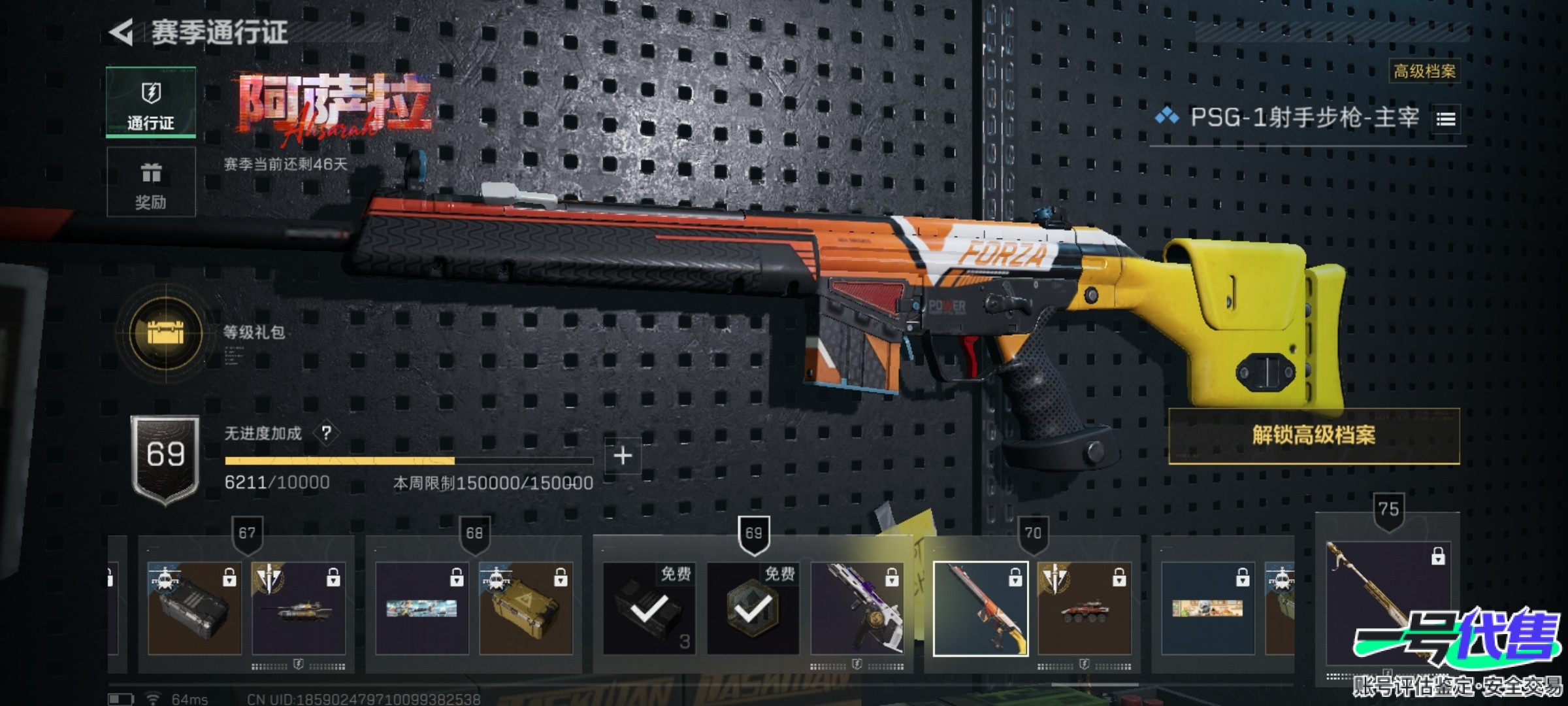Select the level 69 purple-white weapon reward
Screen dimensions: 1568x706
[x=857, y=608]
